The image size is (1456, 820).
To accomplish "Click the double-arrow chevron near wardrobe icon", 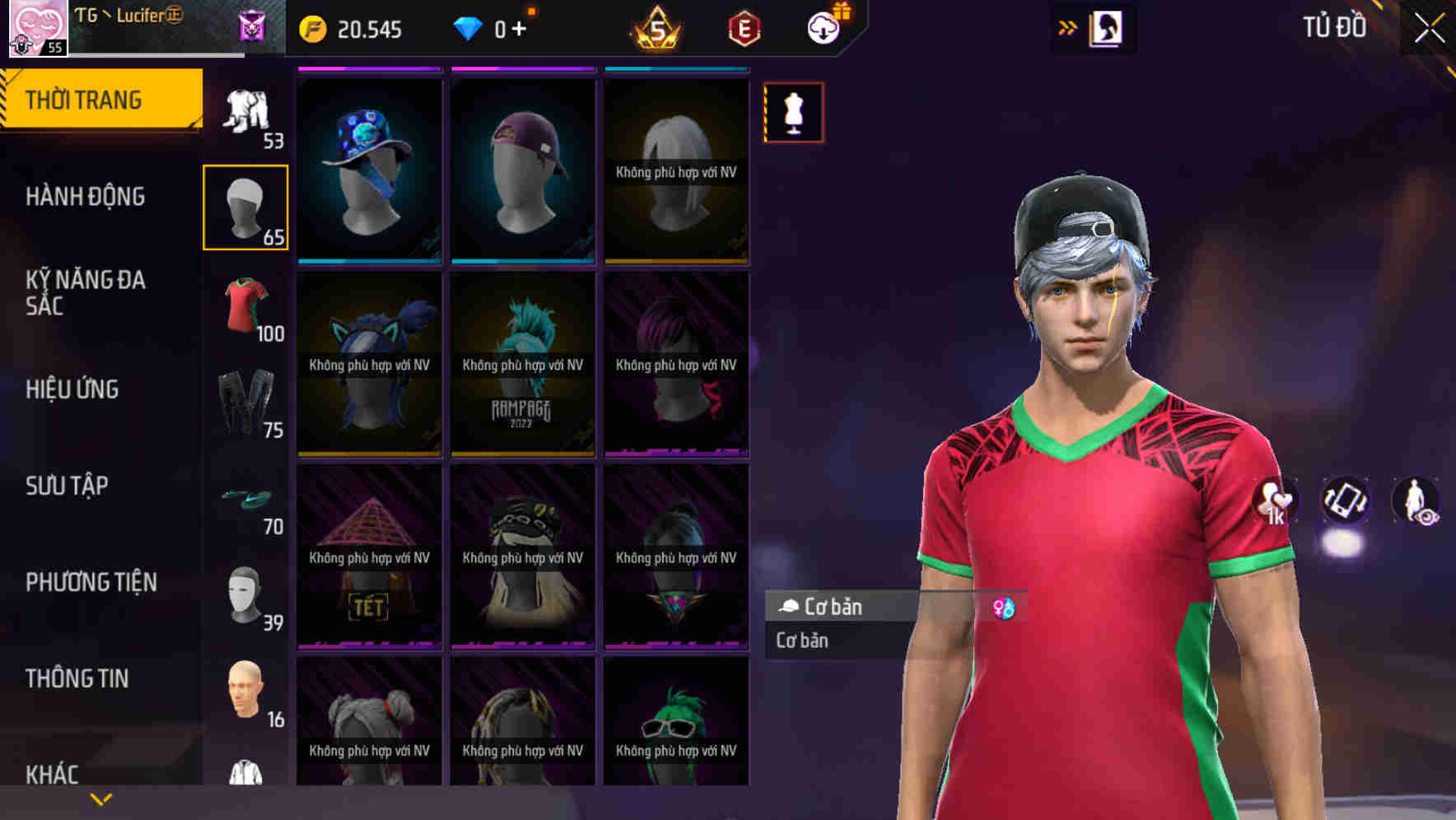I will coord(1068,26).
